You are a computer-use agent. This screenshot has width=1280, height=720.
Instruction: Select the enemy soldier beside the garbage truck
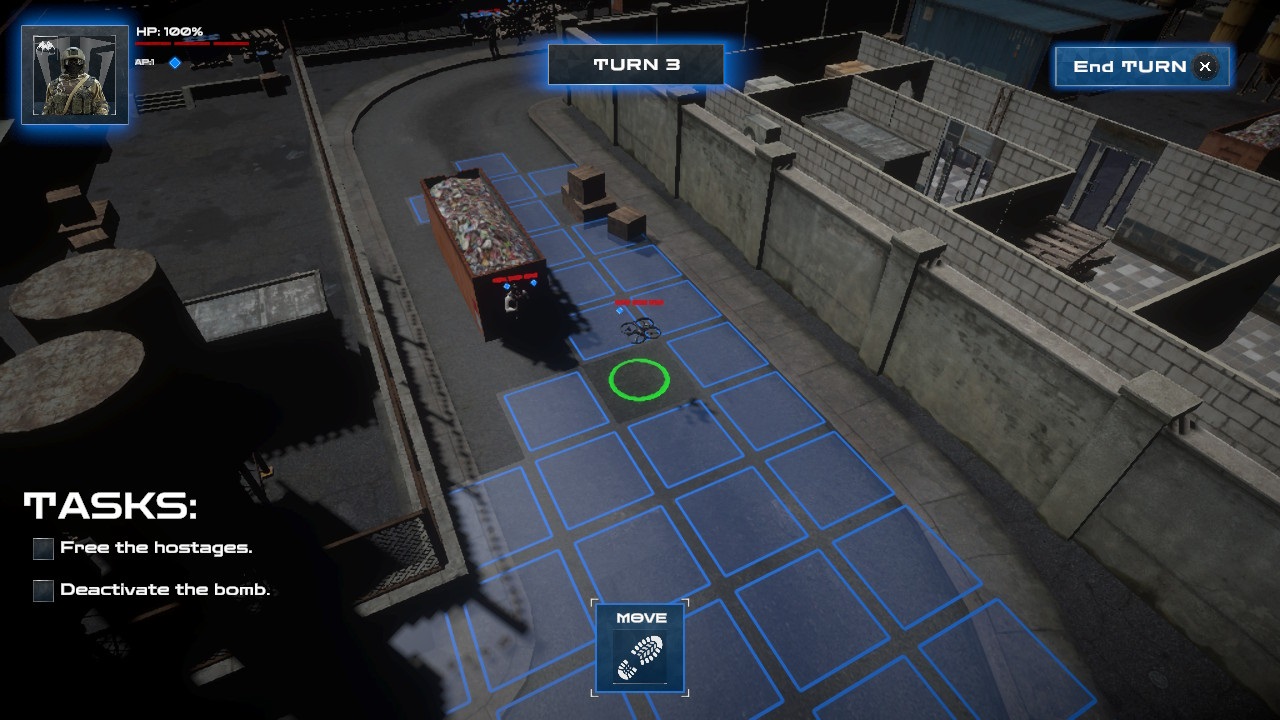tap(512, 300)
